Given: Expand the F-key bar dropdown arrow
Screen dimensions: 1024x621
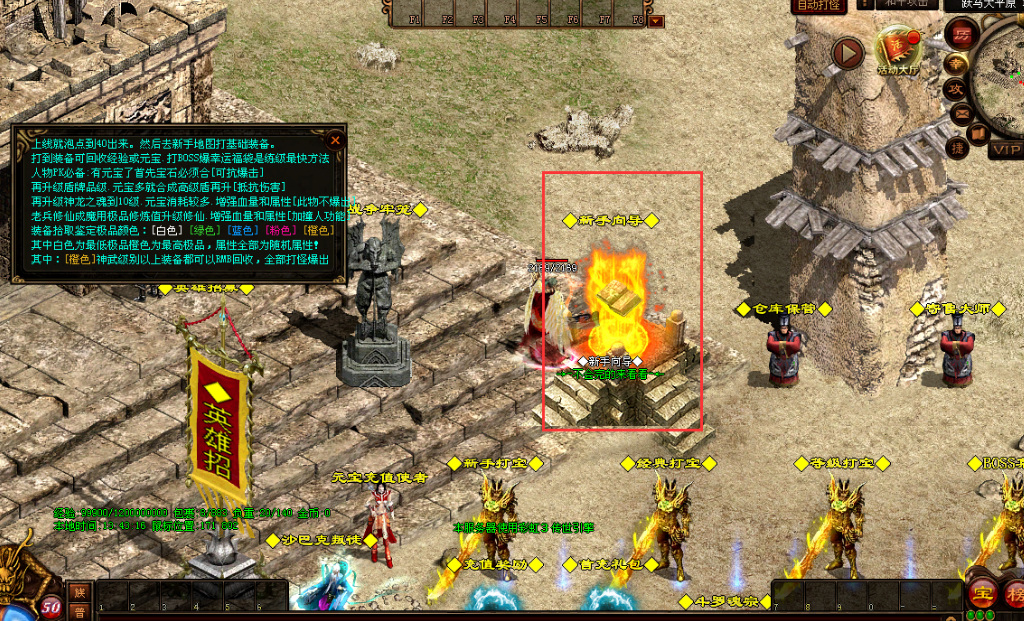Looking at the screenshot, I should (x=655, y=20).
